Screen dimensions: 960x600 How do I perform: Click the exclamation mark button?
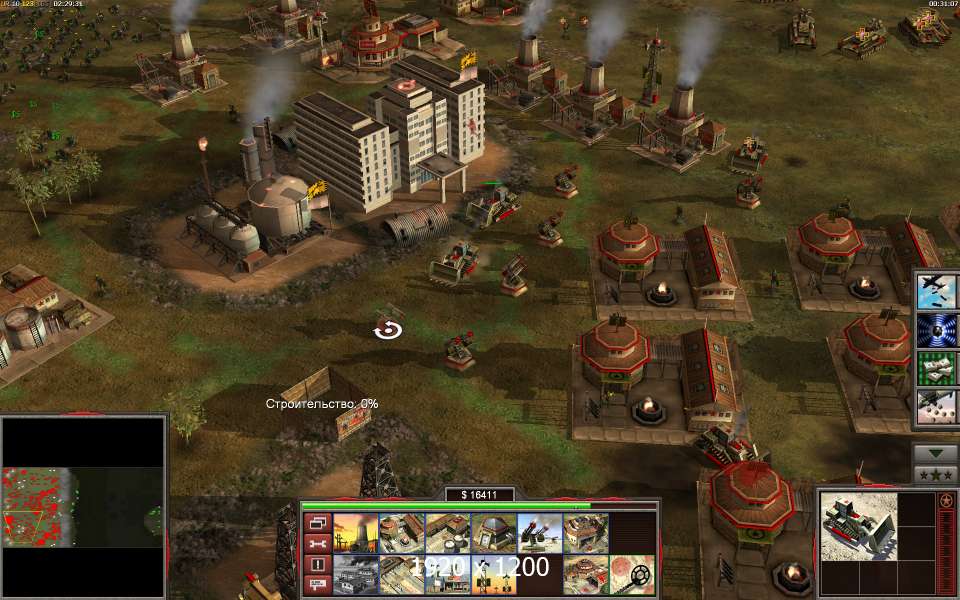pos(317,564)
